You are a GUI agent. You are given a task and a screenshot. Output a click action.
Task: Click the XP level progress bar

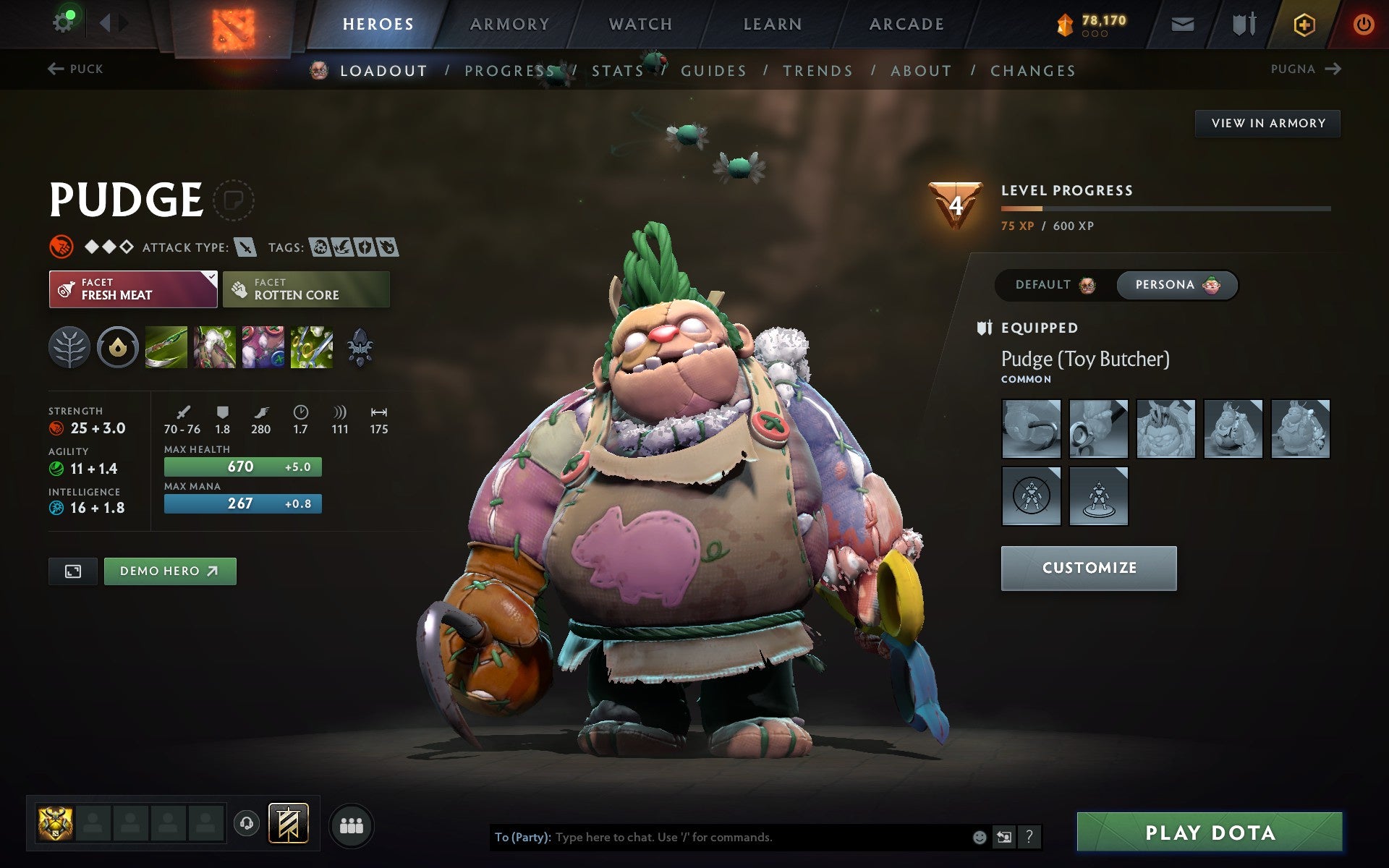[x=1165, y=208]
